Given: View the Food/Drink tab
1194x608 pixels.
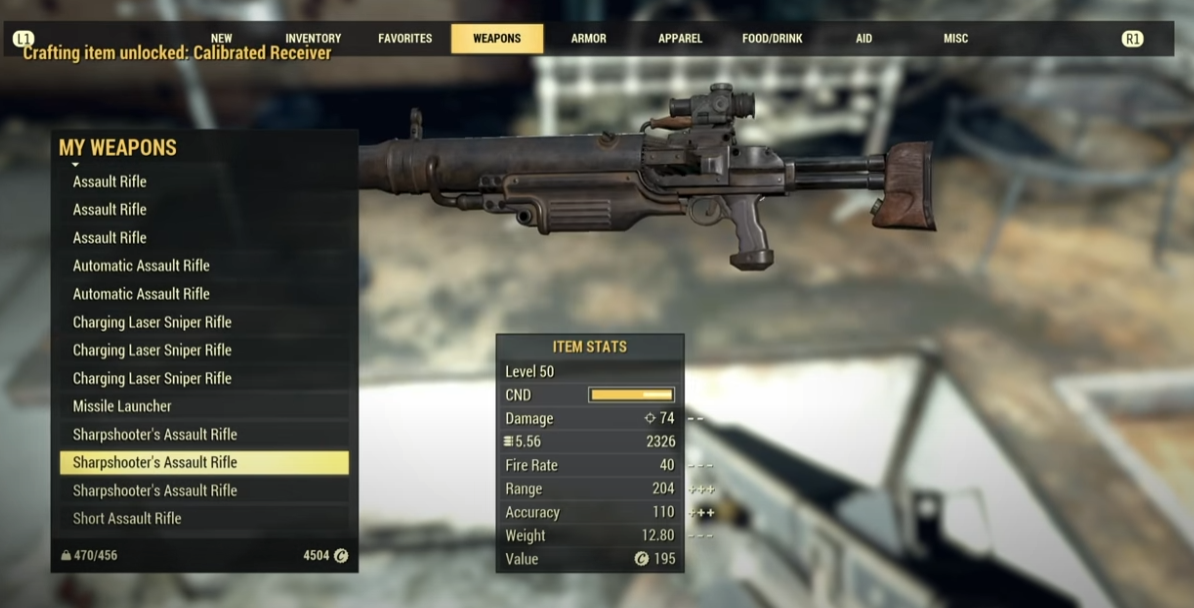Looking at the screenshot, I should pos(771,38).
